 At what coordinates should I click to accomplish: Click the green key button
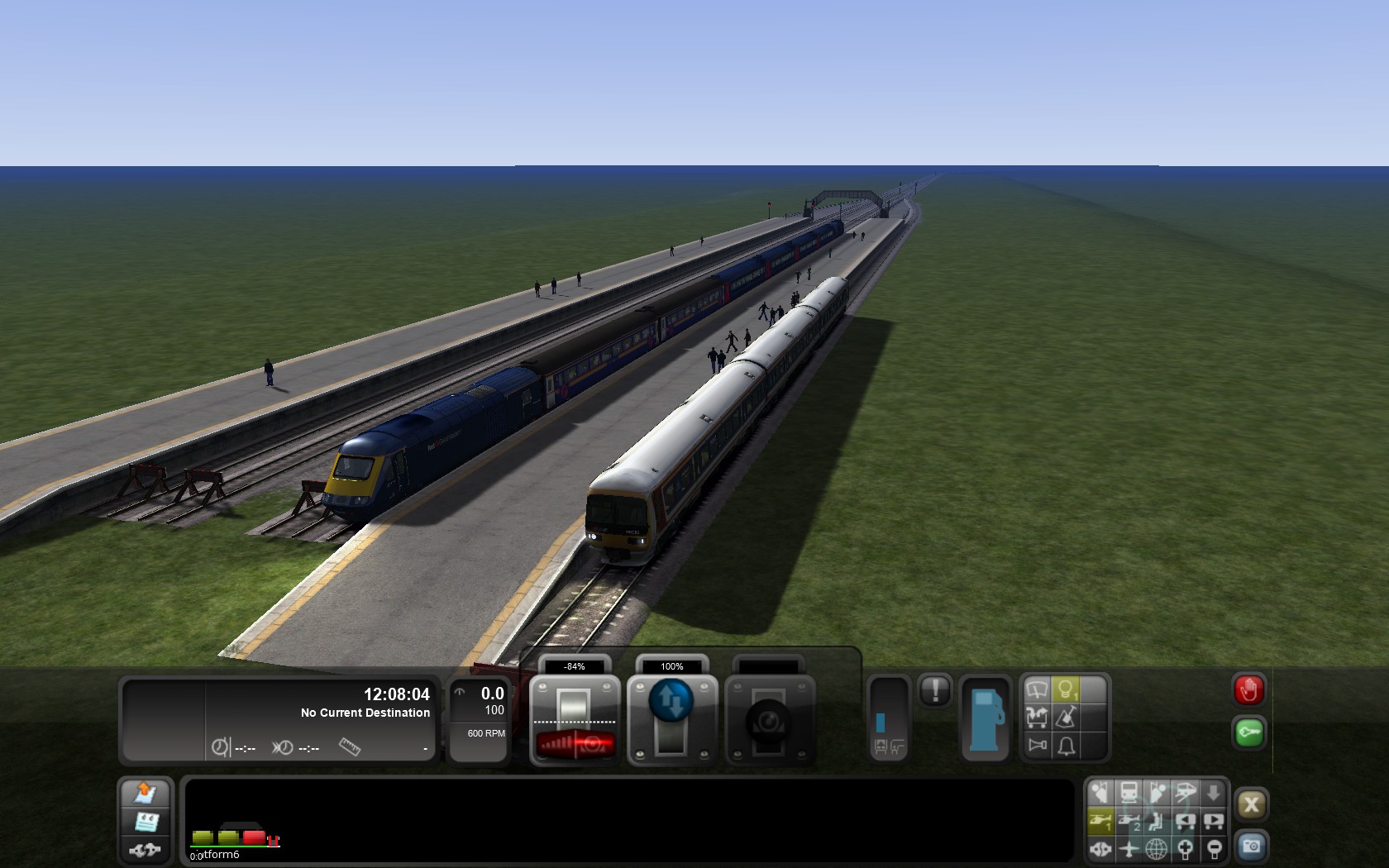pos(1248,732)
